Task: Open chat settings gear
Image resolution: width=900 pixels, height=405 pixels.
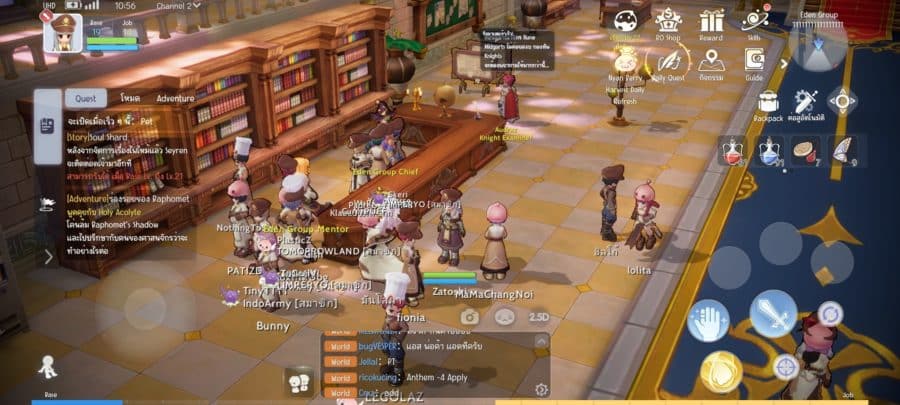Action: 541,389
